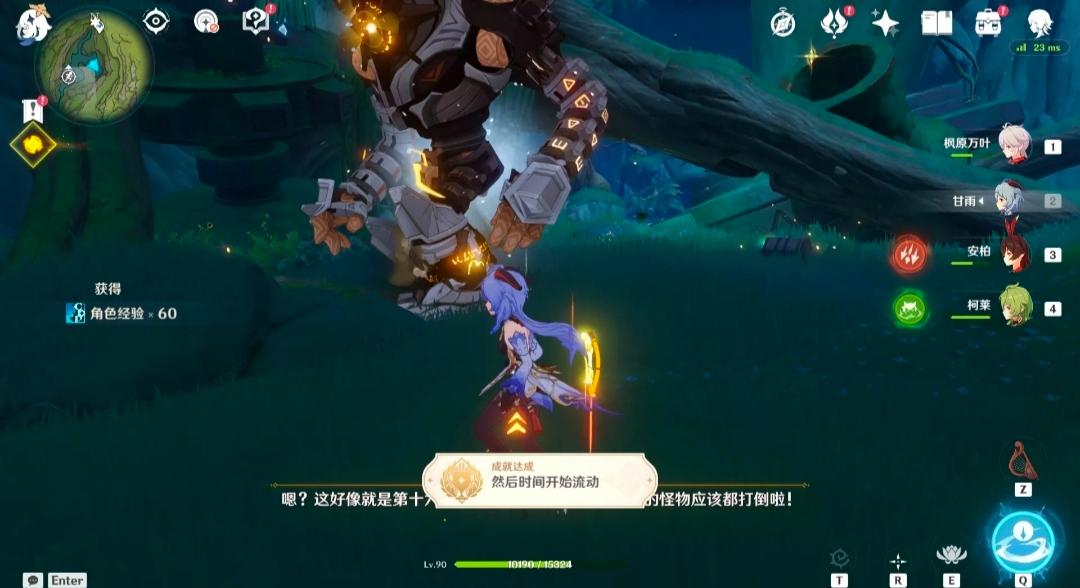
Task: Open the character profile head icon
Action: [x=1041, y=22]
